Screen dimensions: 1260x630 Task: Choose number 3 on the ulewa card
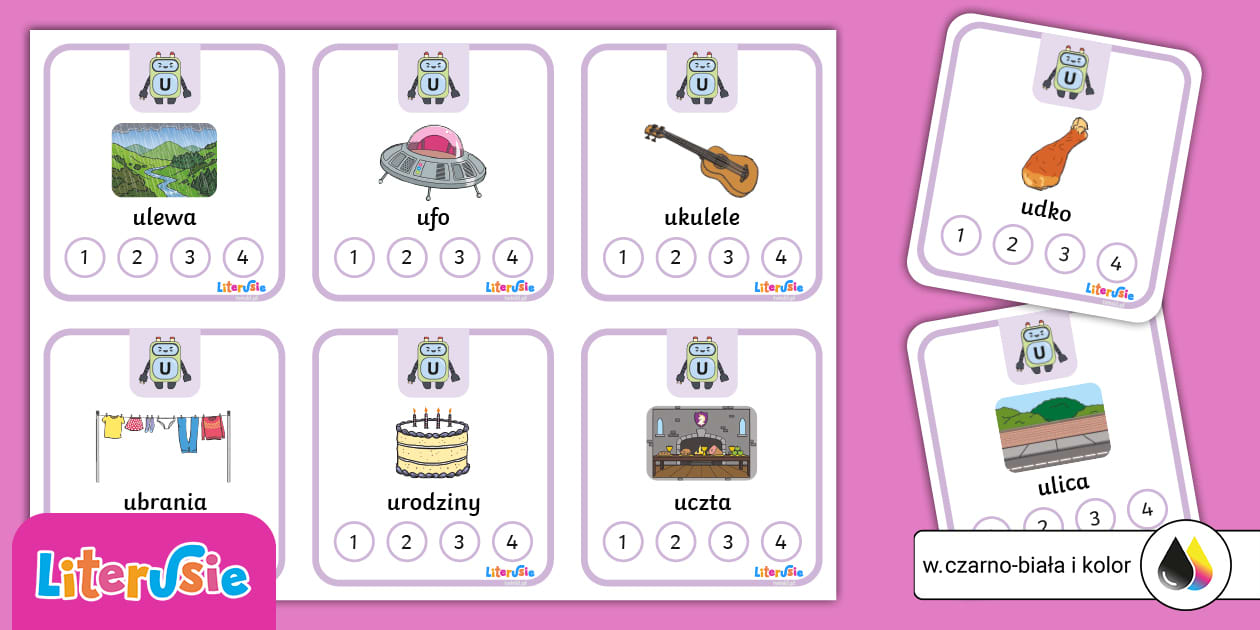[190, 258]
